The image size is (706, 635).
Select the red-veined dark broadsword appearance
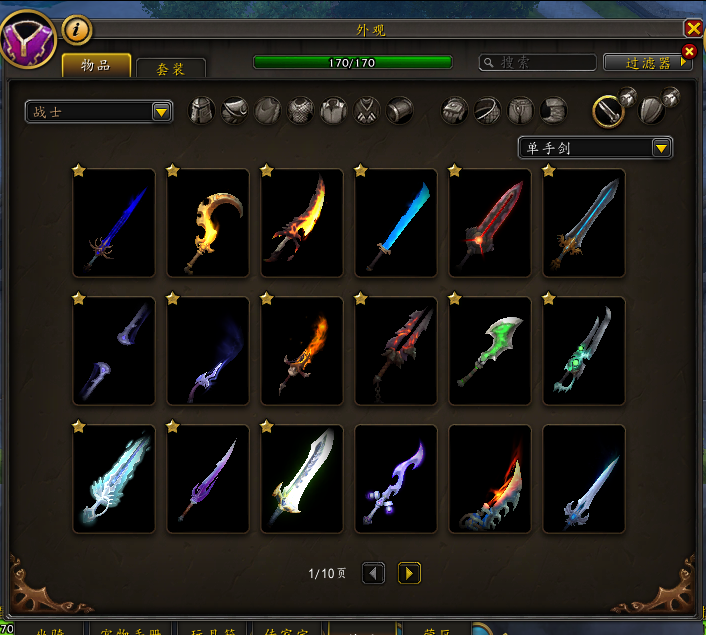[490, 223]
